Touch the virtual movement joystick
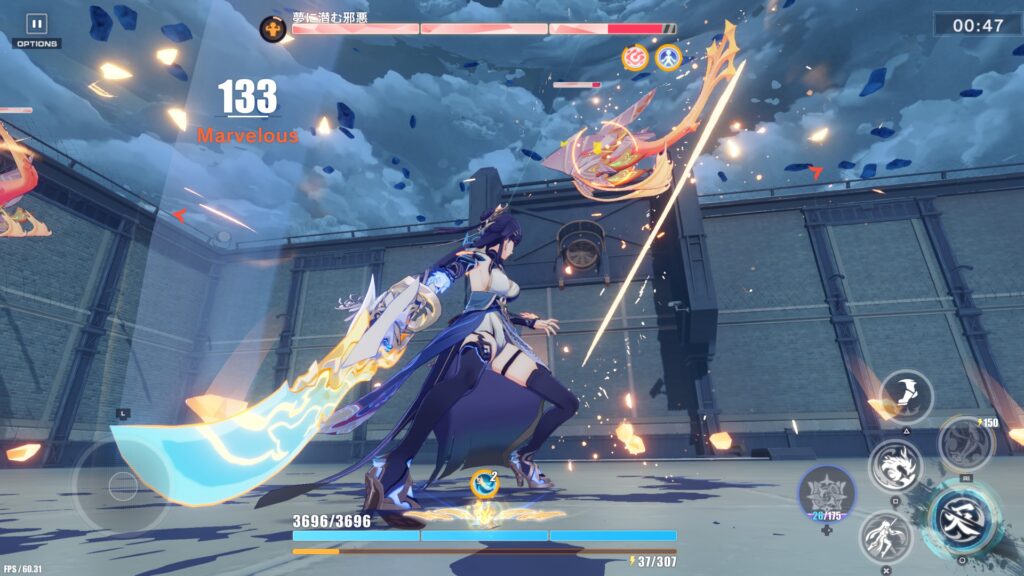 point(123,487)
